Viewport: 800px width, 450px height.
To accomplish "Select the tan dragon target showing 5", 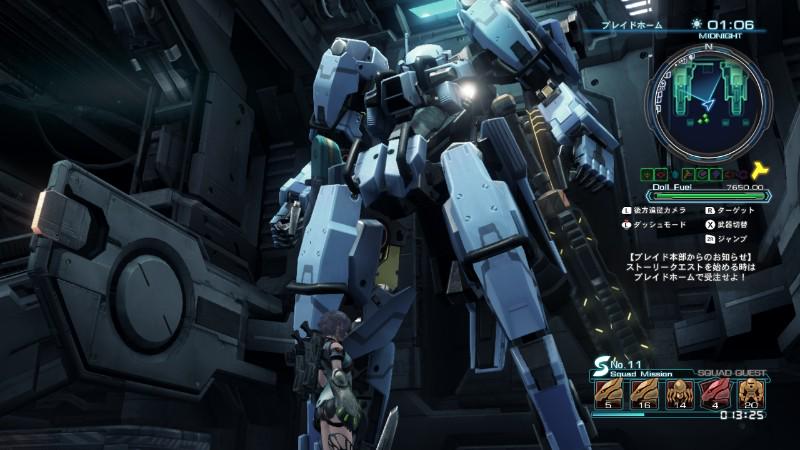I will [610, 392].
